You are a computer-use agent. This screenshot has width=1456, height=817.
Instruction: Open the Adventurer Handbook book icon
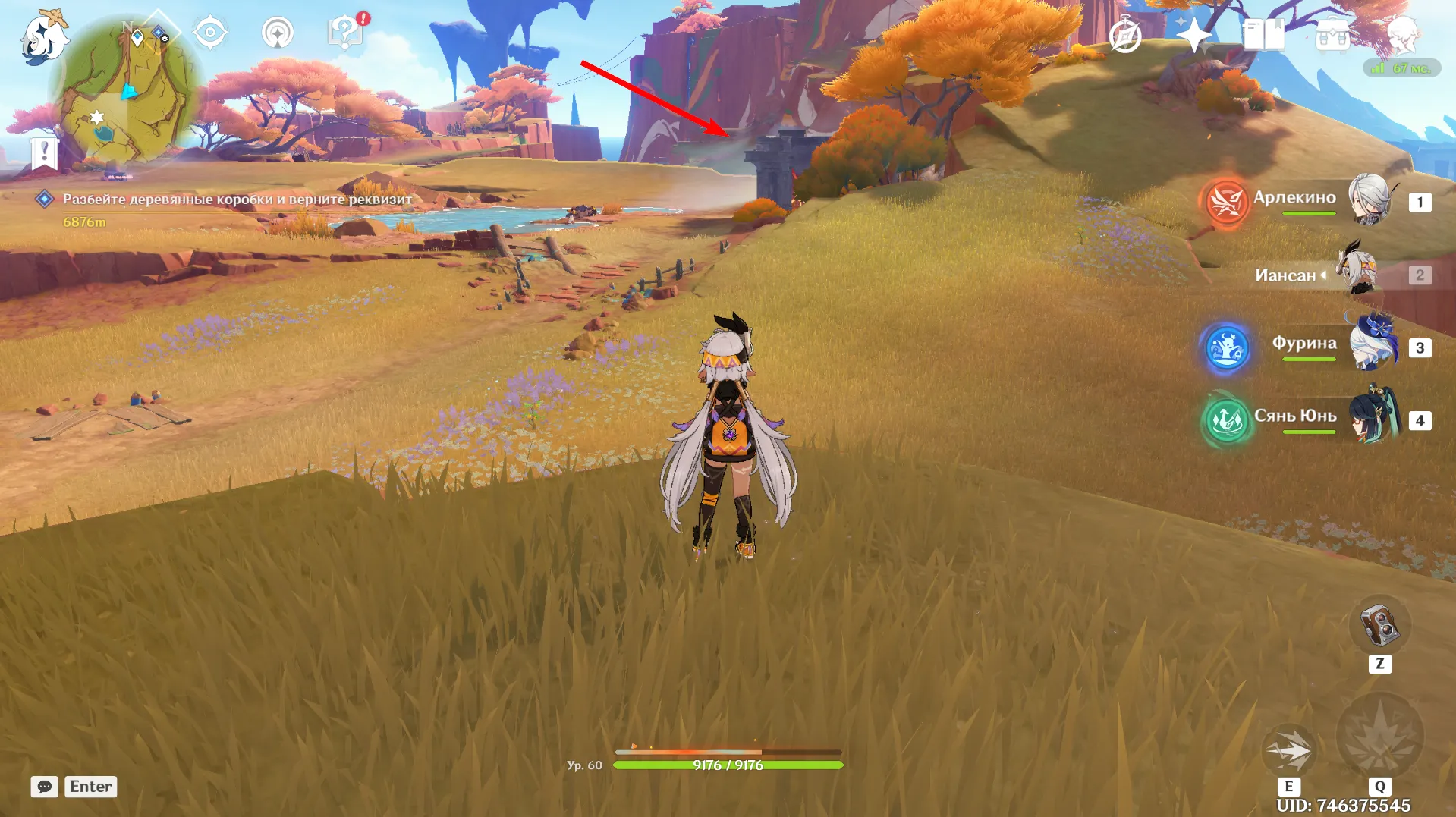point(1263,35)
